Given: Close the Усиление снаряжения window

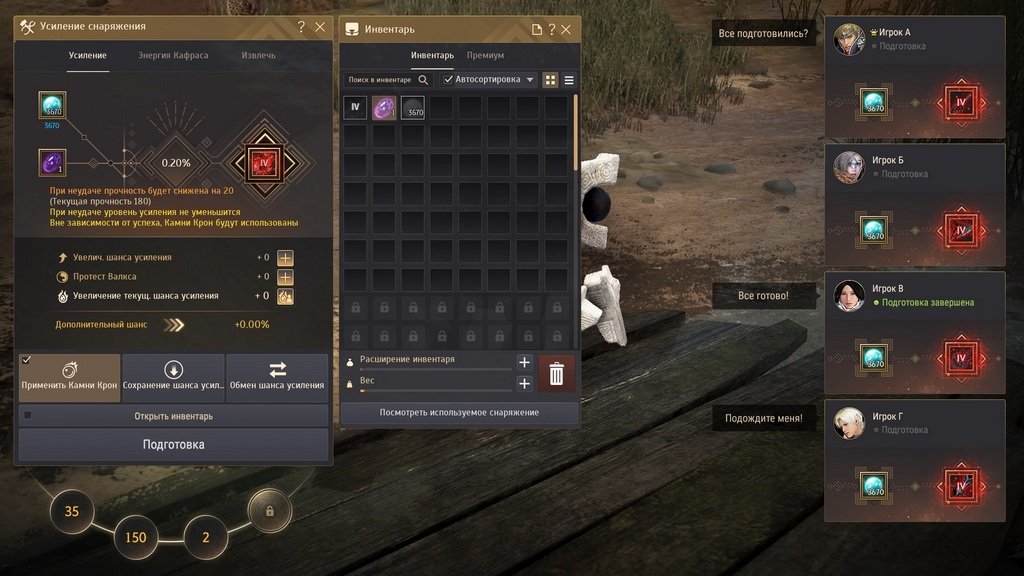Looking at the screenshot, I should coord(320,27).
